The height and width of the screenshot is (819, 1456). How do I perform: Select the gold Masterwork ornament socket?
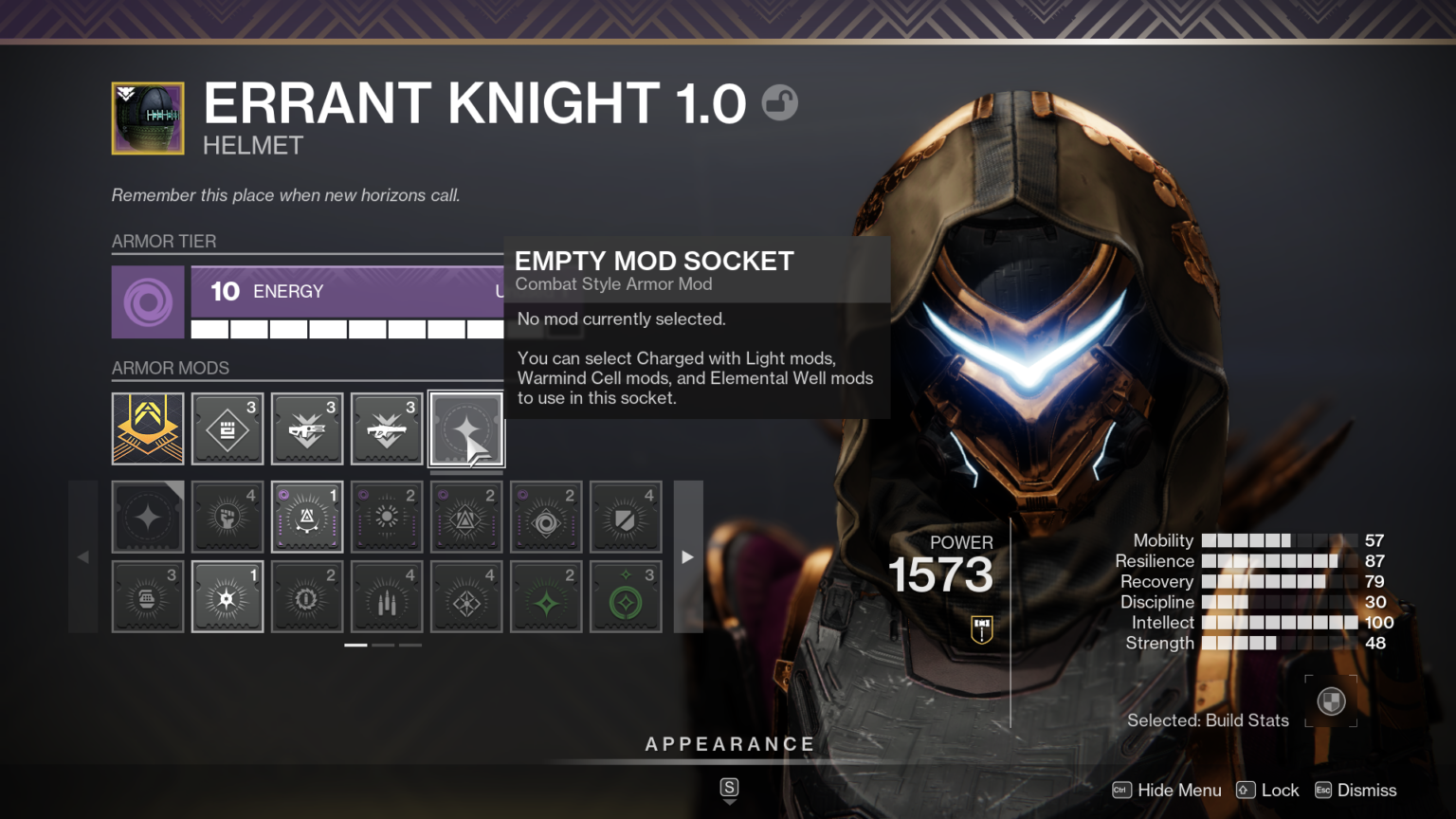coord(148,428)
